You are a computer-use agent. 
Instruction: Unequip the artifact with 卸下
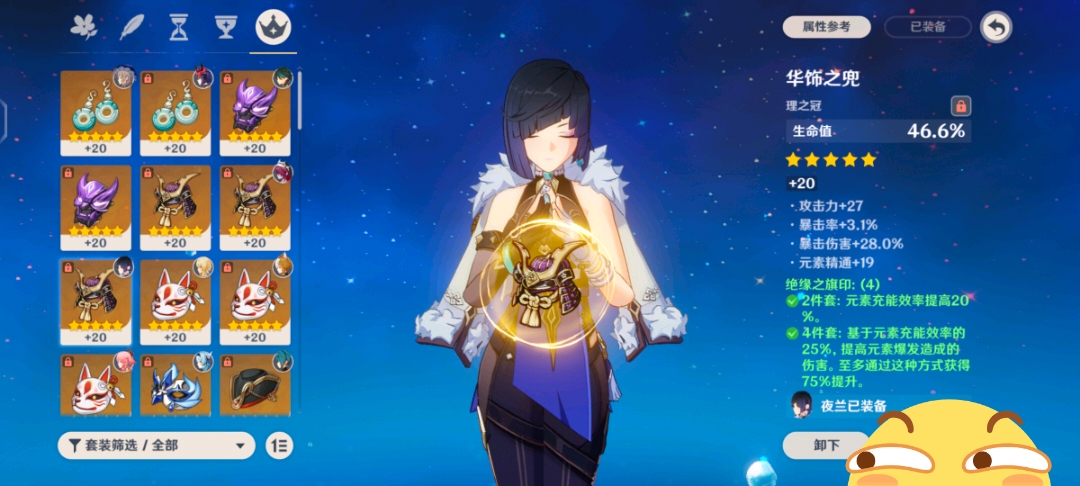pos(826,445)
